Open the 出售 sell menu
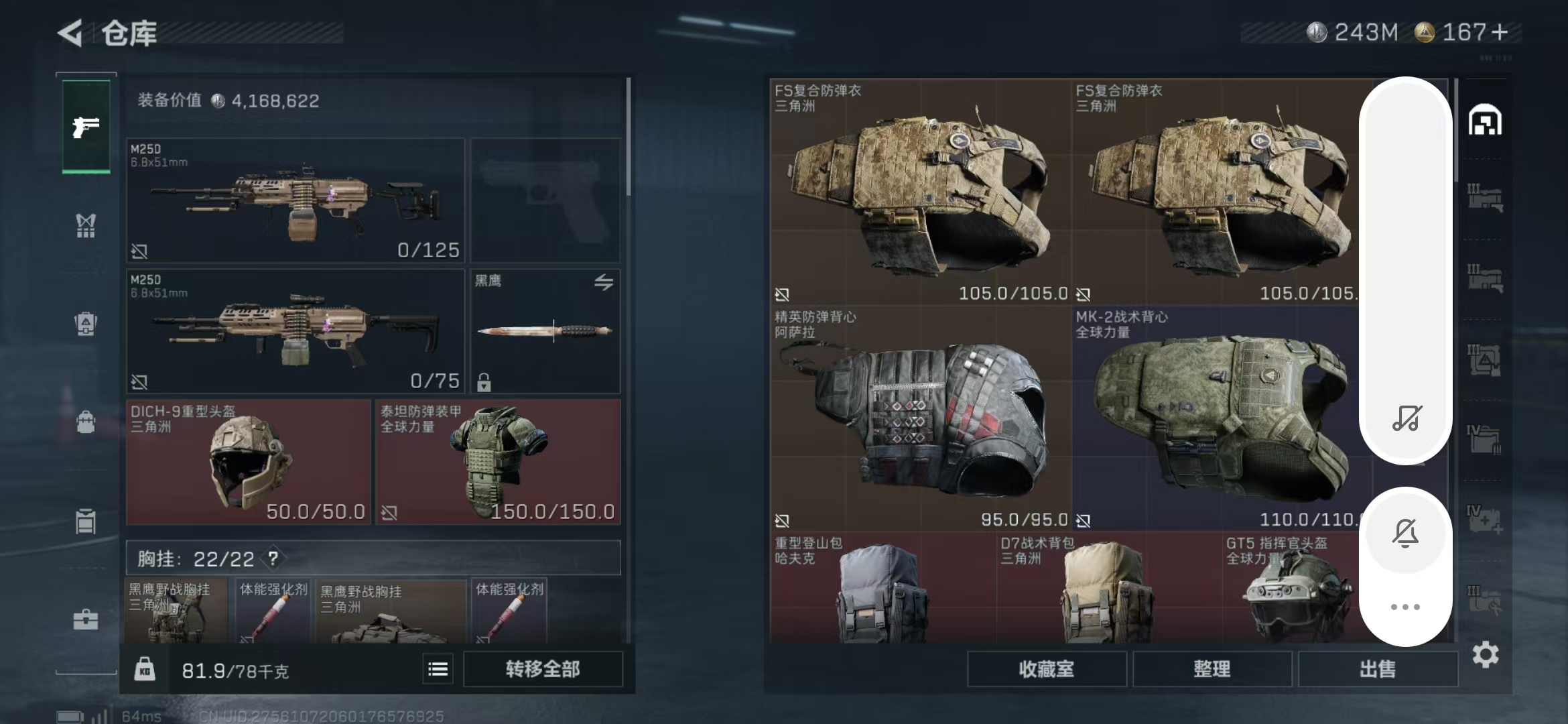This screenshot has width=1568, height=724. (x=1377, y=669)
